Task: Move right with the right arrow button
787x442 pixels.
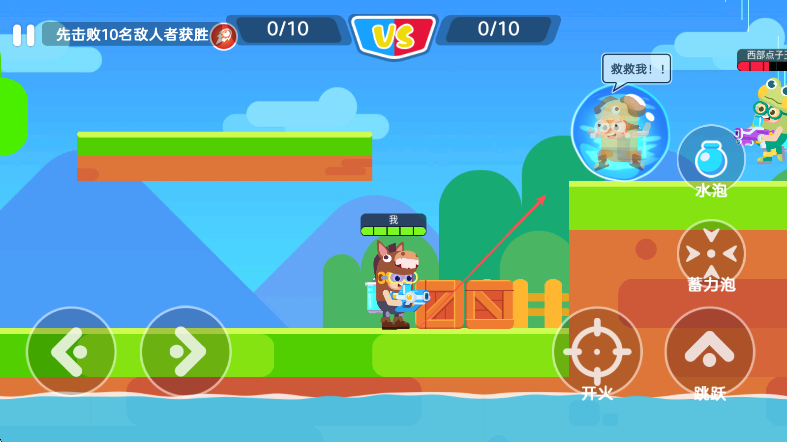Action: [x=186, y=351]
